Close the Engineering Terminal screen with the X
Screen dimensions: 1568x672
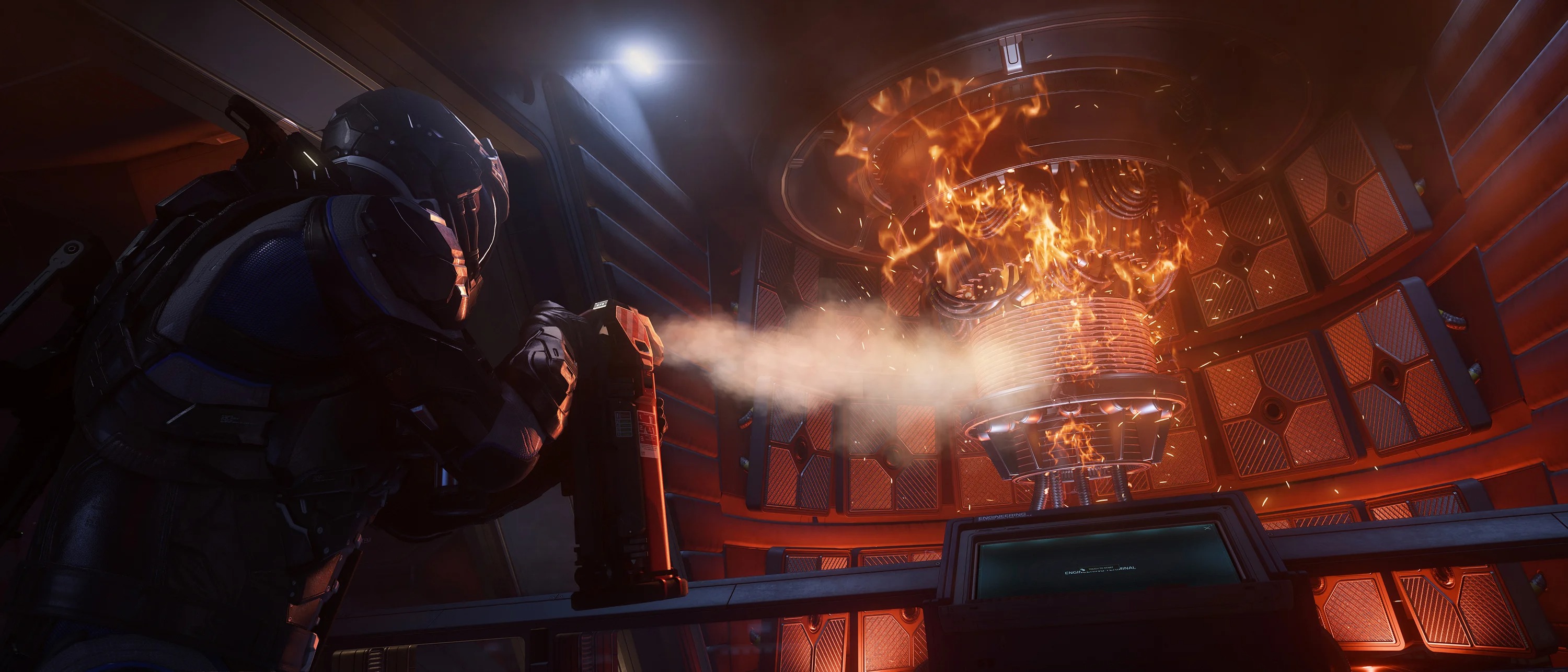click(x=1208, y=528)
